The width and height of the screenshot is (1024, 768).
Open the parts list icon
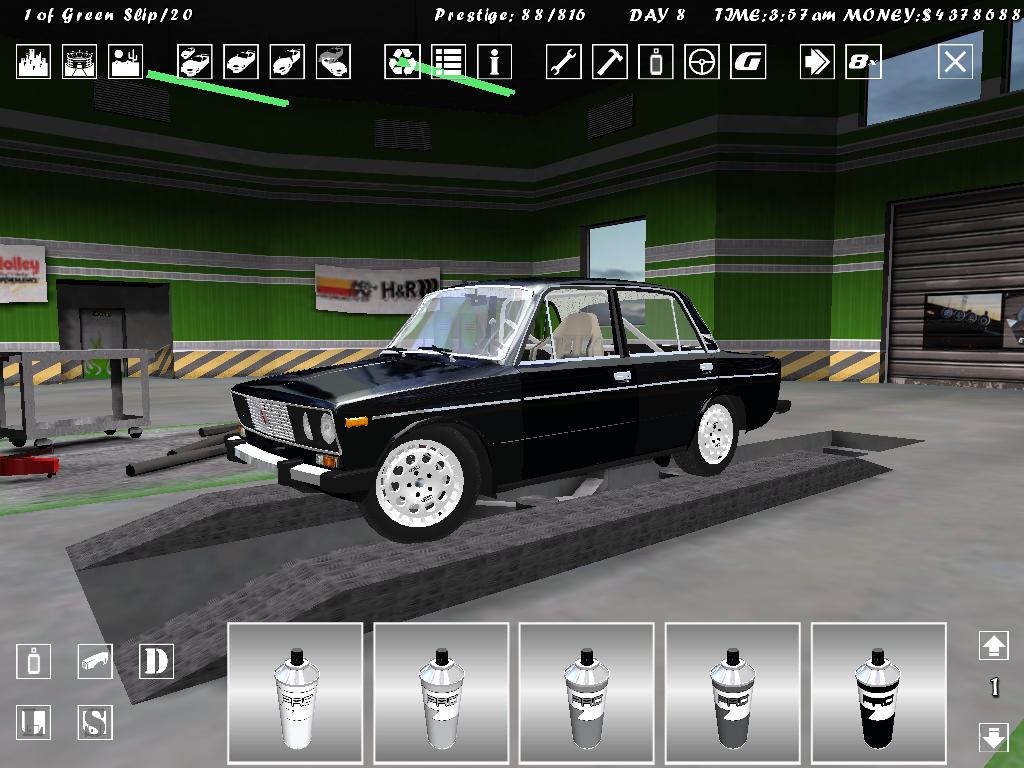(x=448, y=62)
